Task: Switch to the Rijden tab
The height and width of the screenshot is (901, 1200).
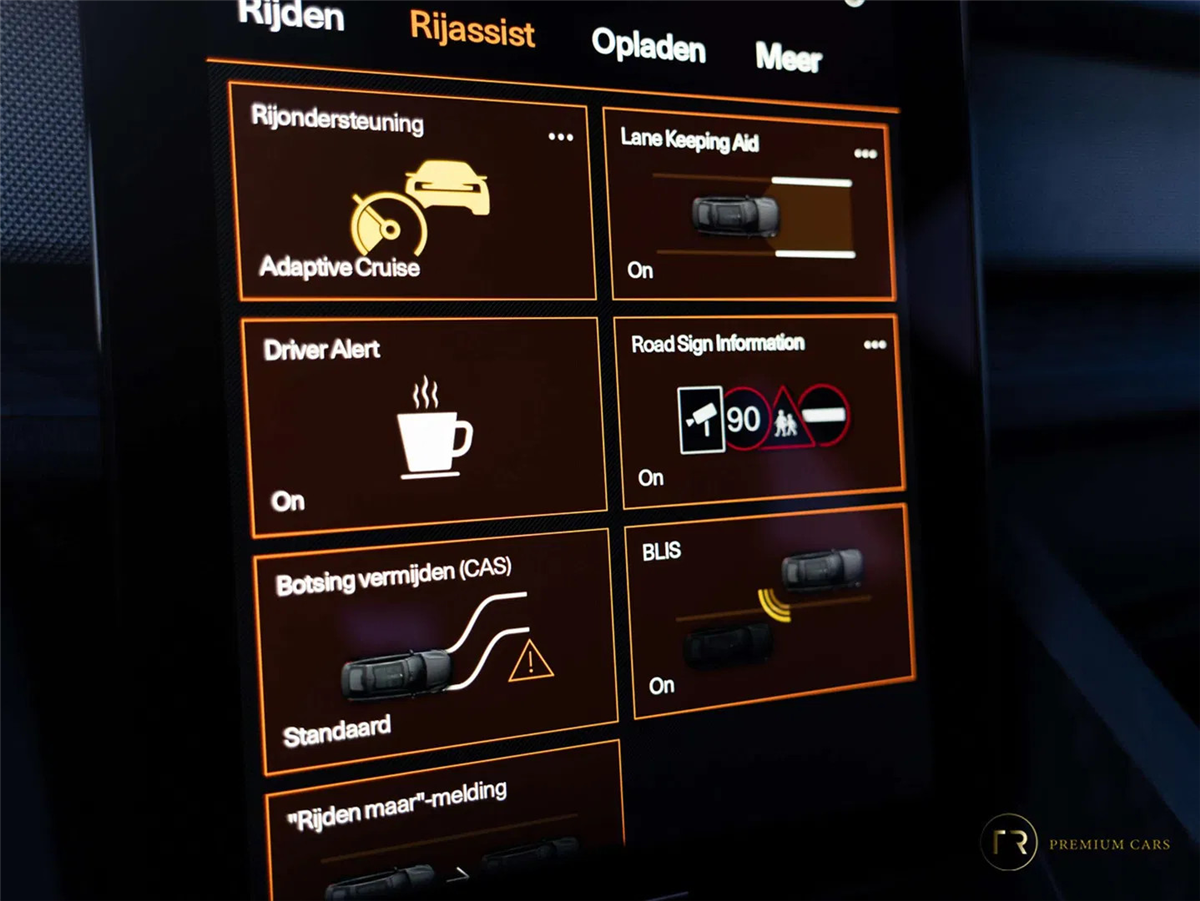Action: coord(291,16)
